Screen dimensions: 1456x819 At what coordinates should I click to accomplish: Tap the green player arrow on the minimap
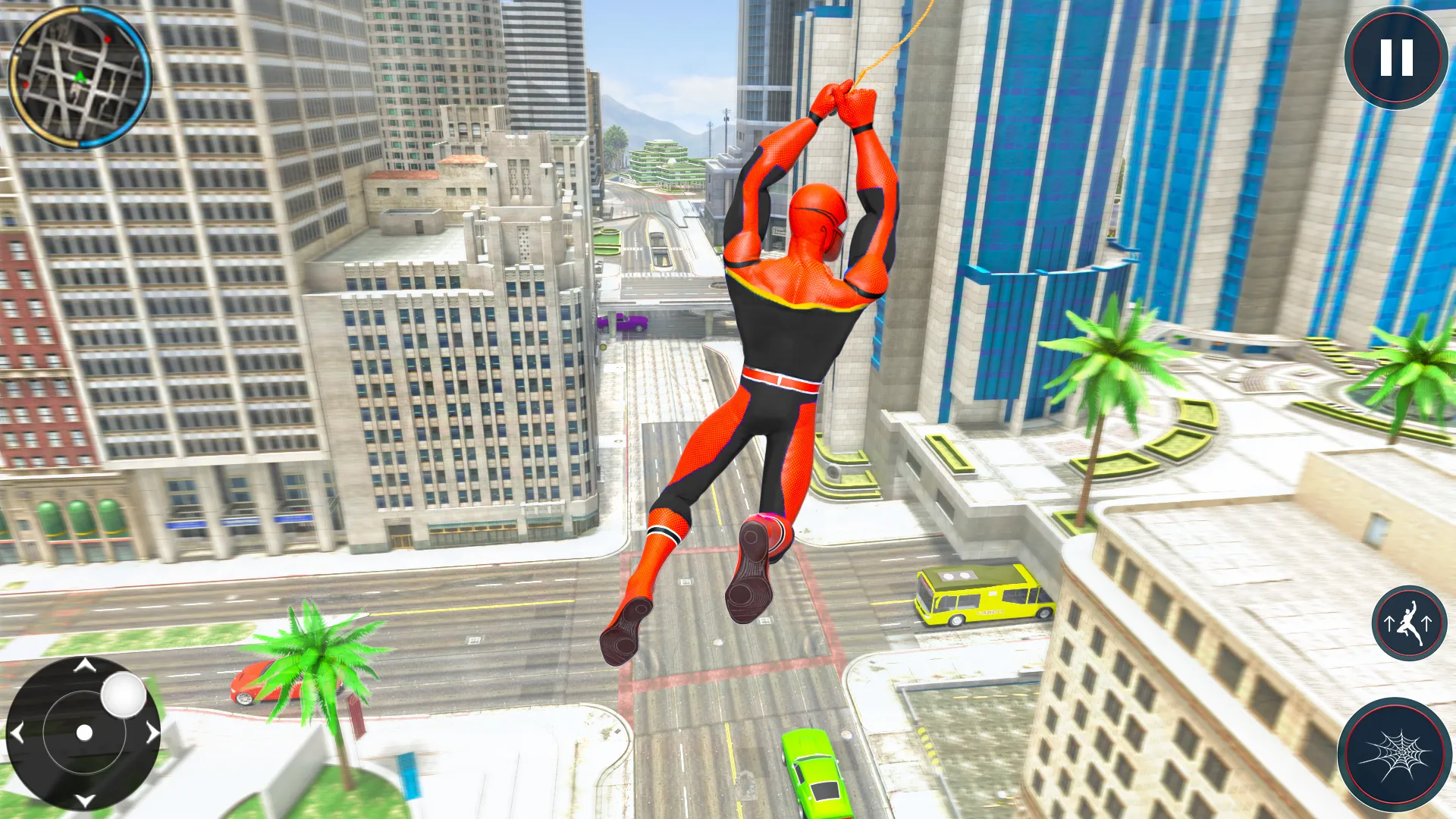click(79, 76)
